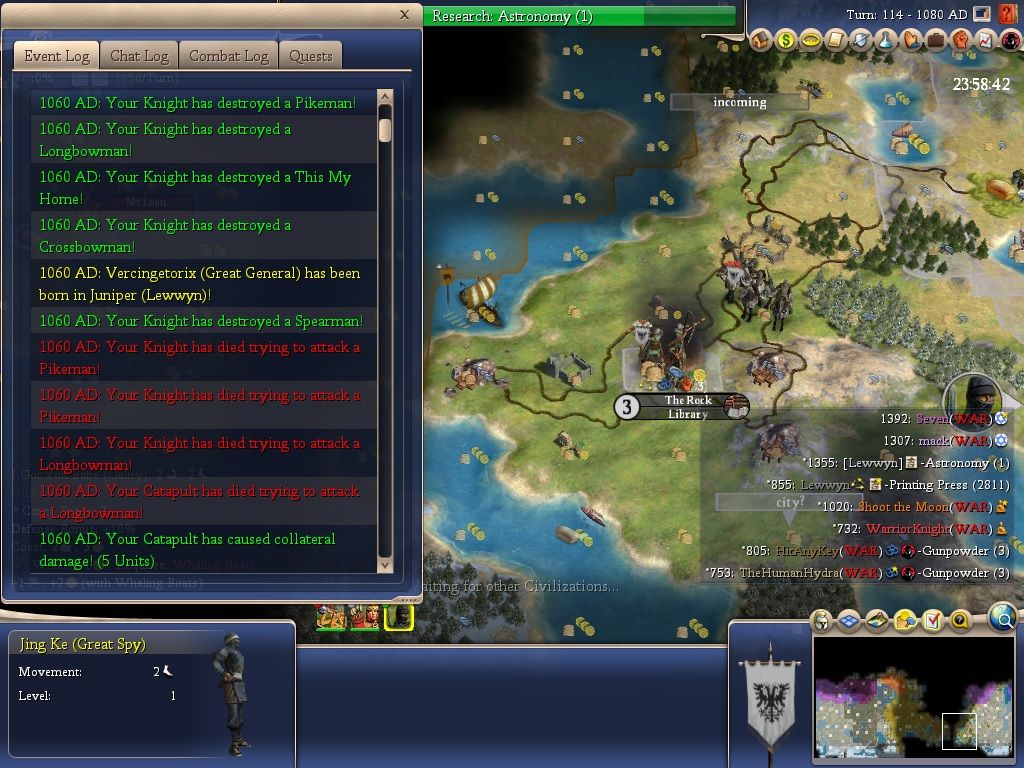
Task: Close the event log panel
Action: point(404,15)
